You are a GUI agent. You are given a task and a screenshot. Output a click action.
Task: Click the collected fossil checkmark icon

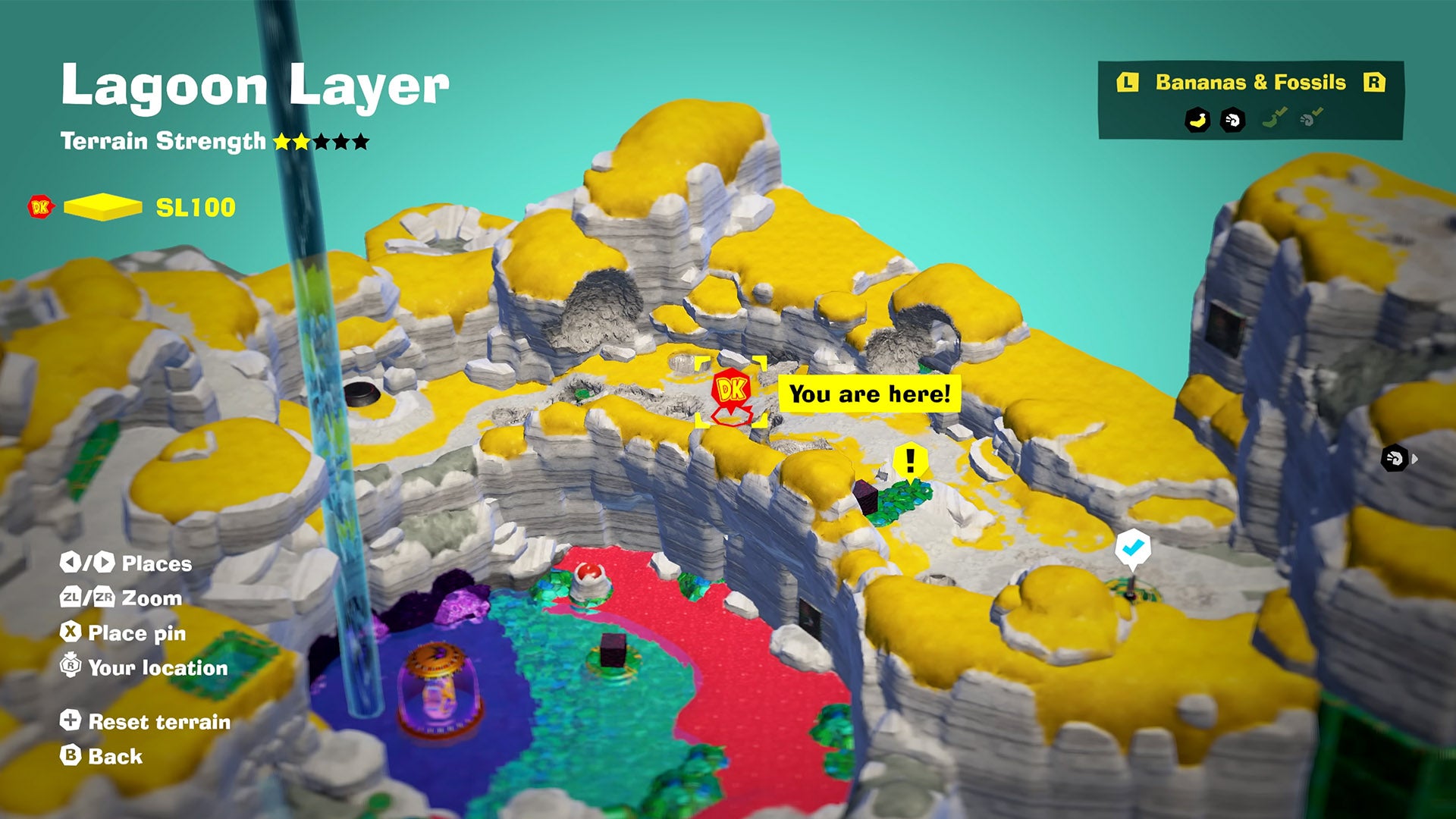pos(1311,116)
